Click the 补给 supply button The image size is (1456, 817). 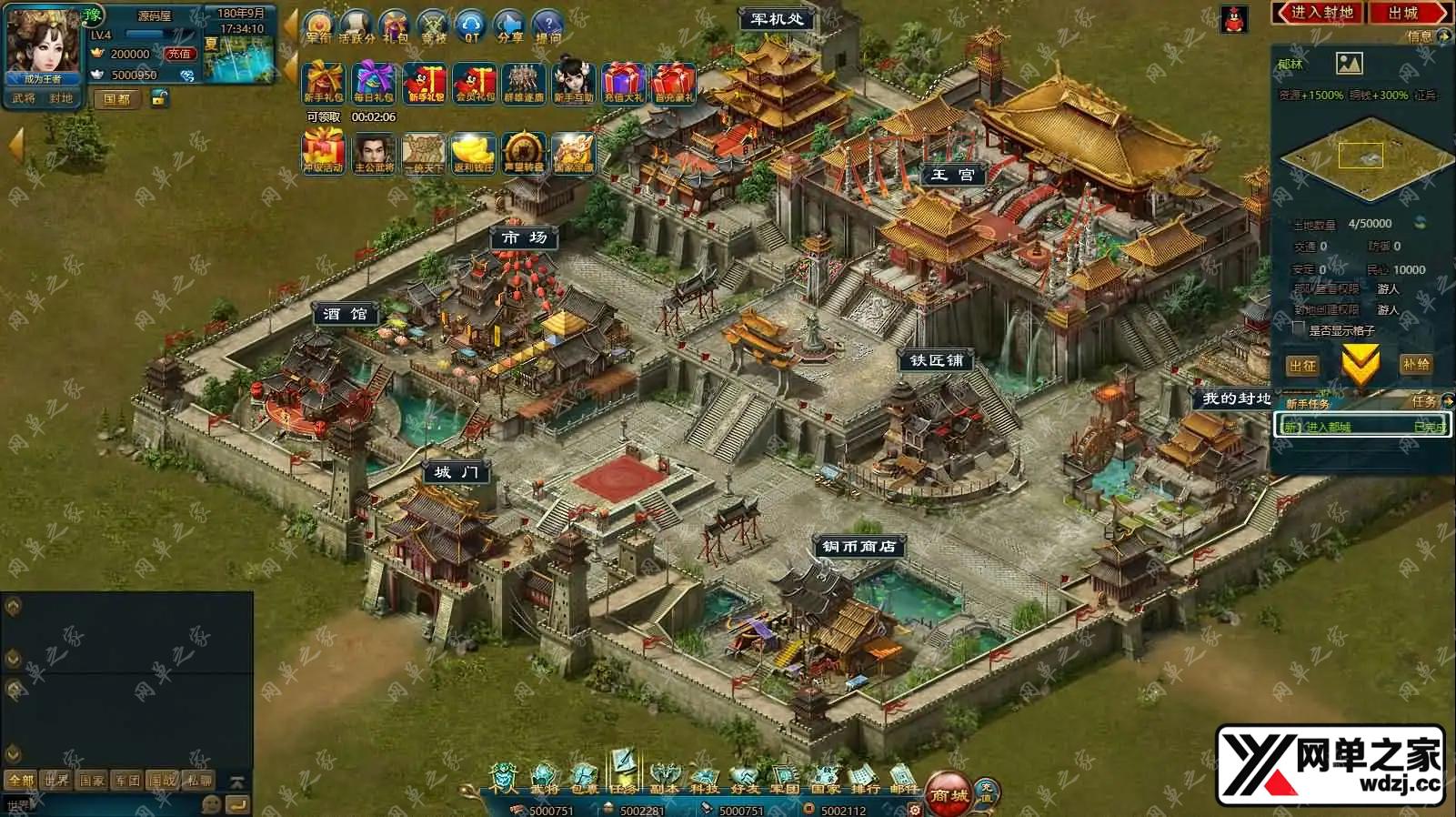tap(1416, 364)
